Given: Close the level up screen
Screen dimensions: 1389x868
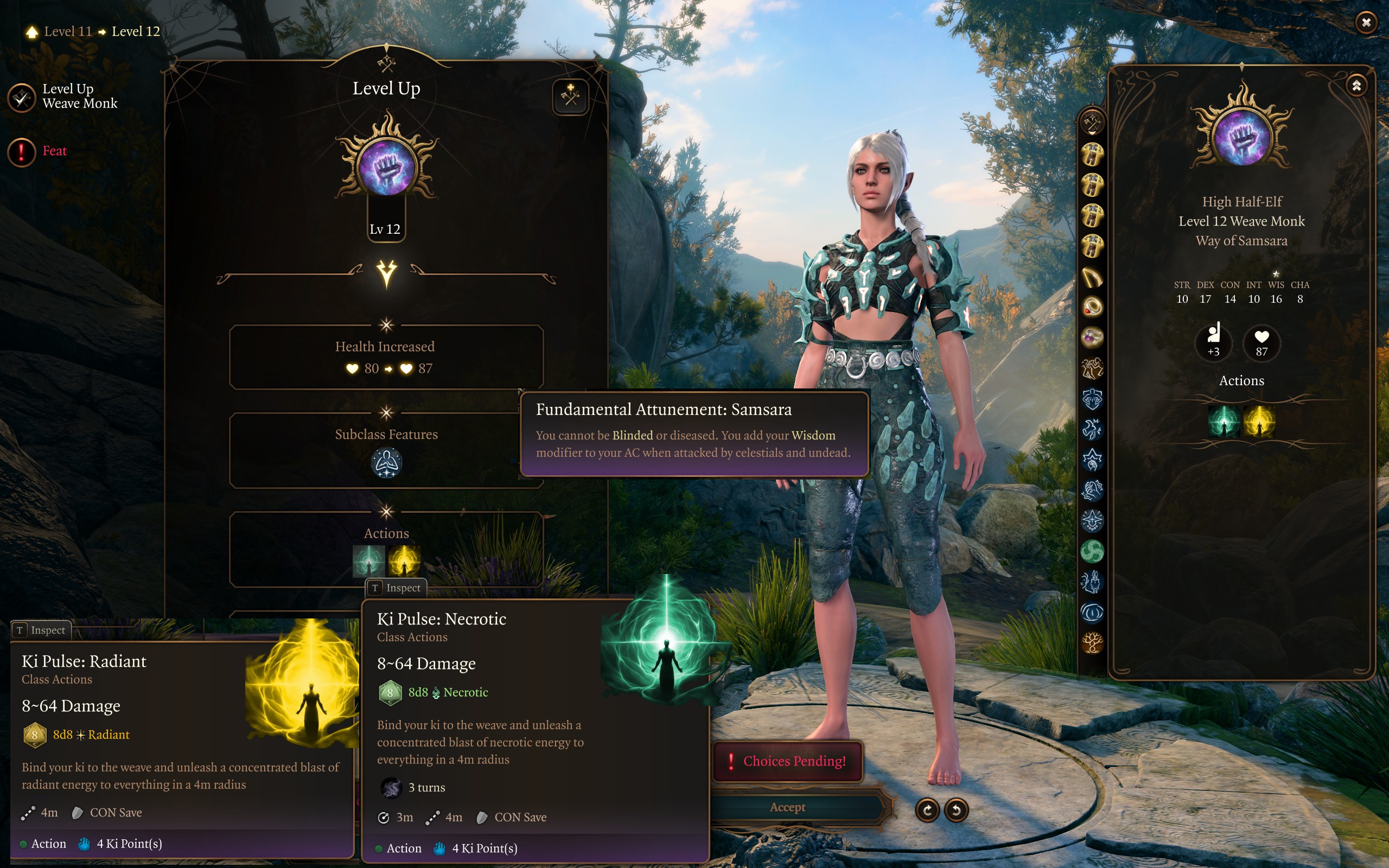Looking at the screenshot, I should pos(1366,22).
